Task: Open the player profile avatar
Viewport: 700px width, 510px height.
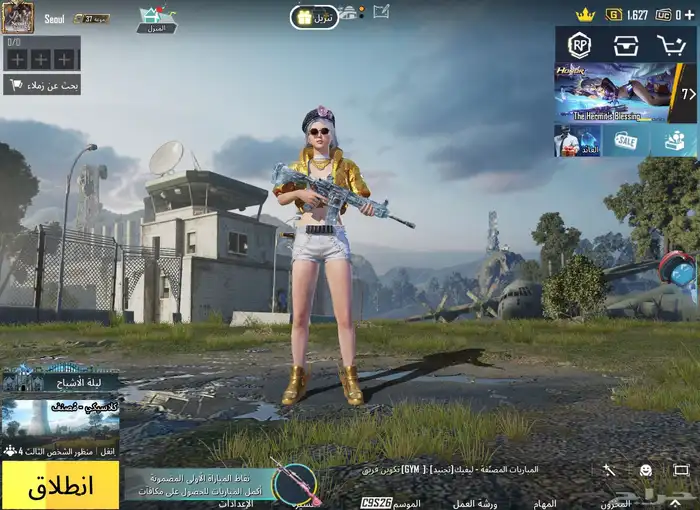Action: pos(17,17)
